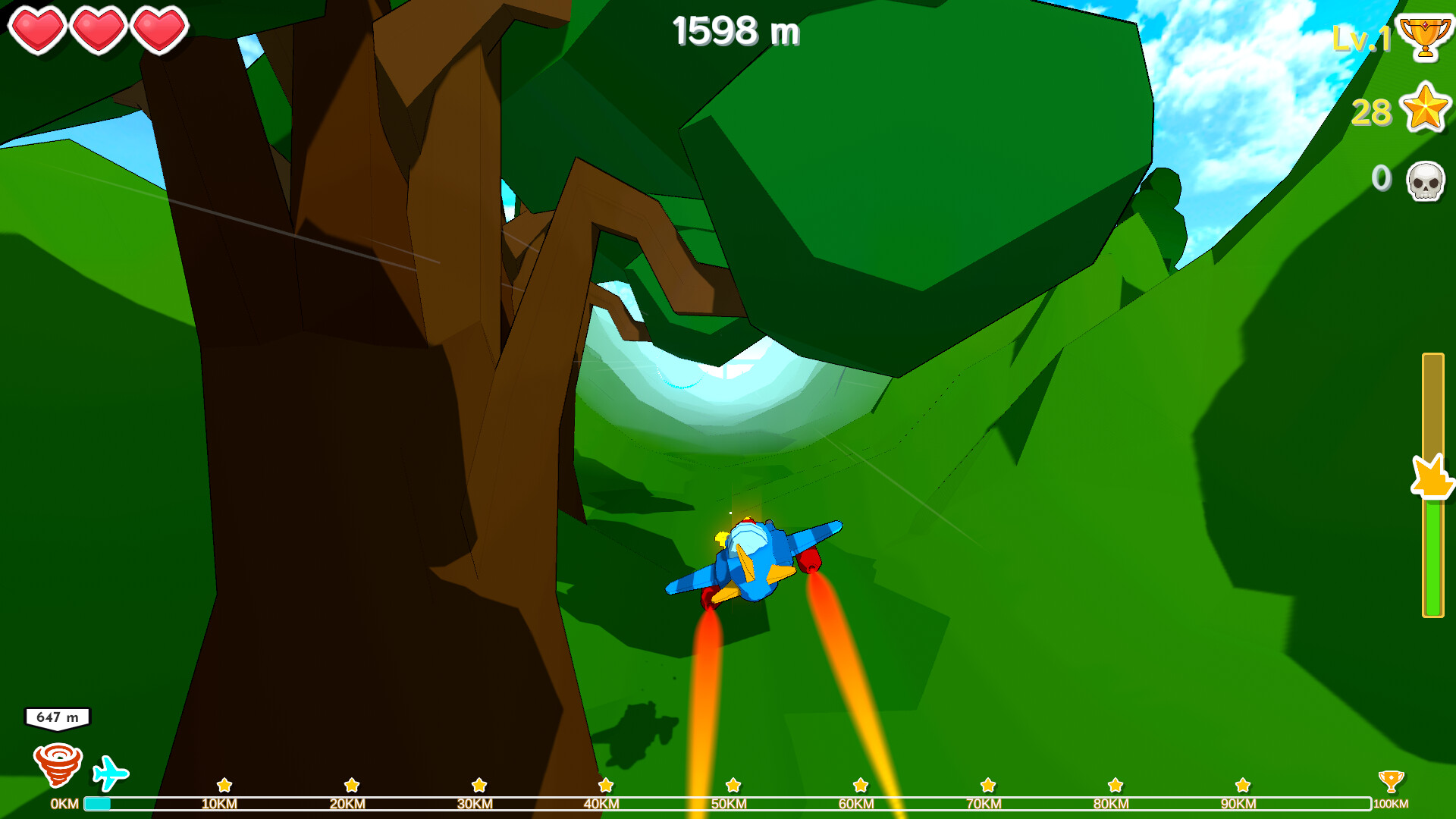Select the 30KM marker label

click(474, 805)
